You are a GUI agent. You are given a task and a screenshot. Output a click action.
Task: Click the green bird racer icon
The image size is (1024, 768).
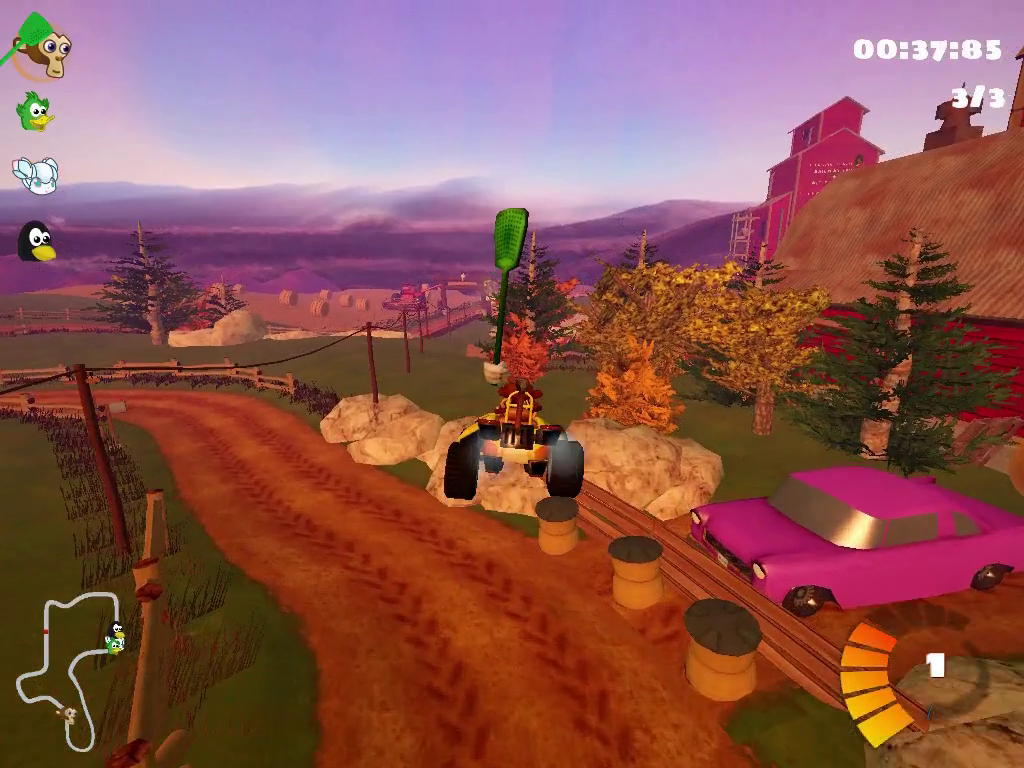pyautogui.click(x=35, y=111)
